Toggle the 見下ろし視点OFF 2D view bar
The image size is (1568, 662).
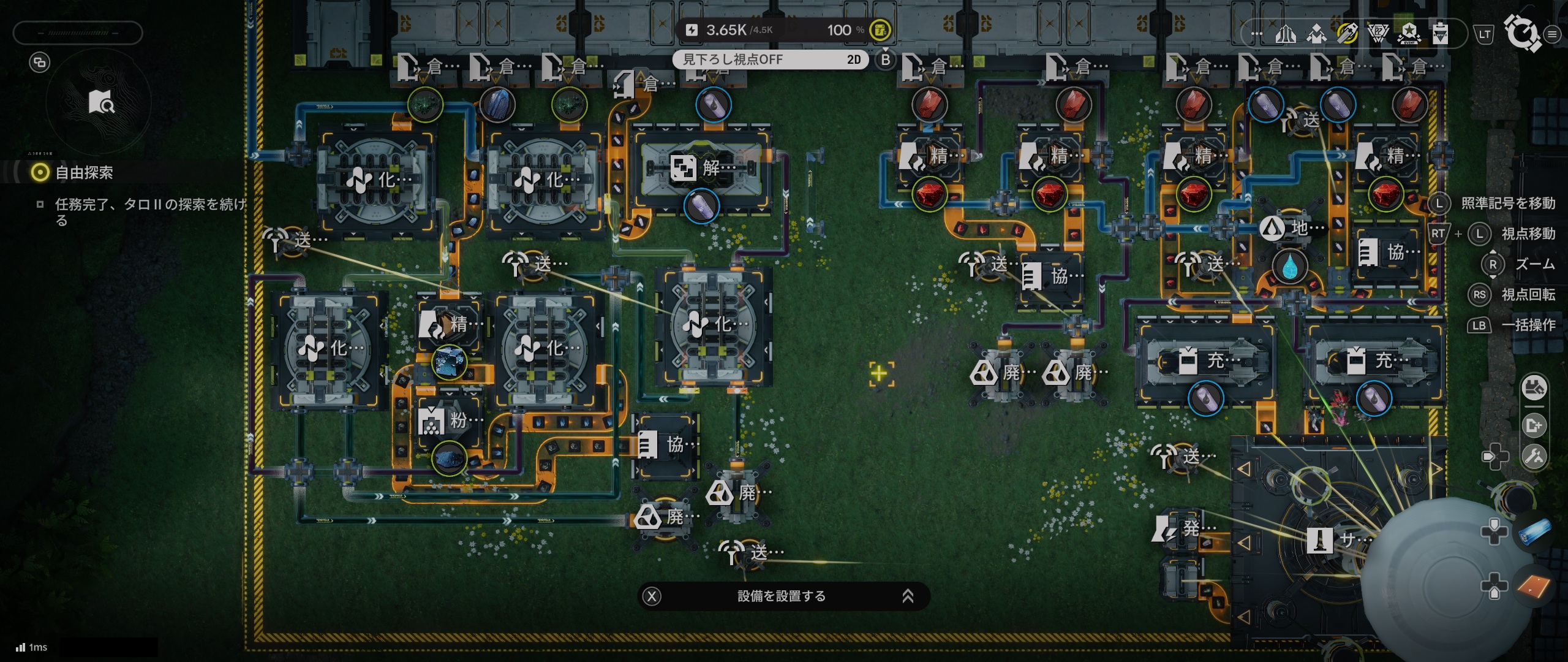tap(771, 59)
